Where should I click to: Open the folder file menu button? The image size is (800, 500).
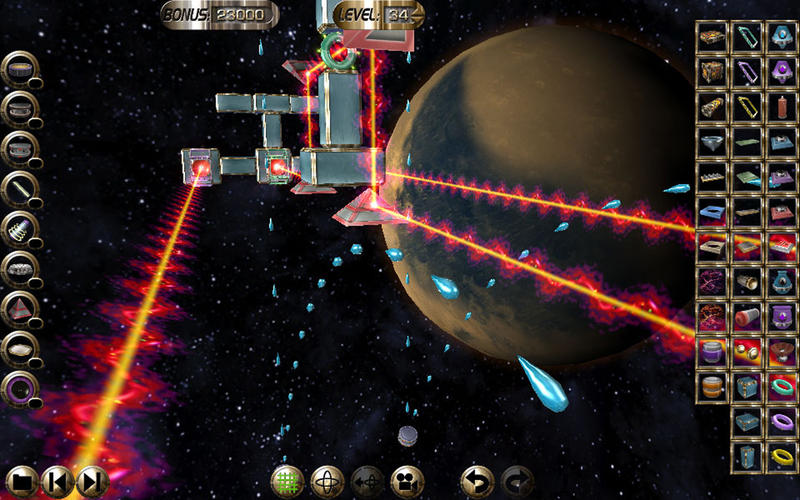pyautogui.click(x=23, y=481)
